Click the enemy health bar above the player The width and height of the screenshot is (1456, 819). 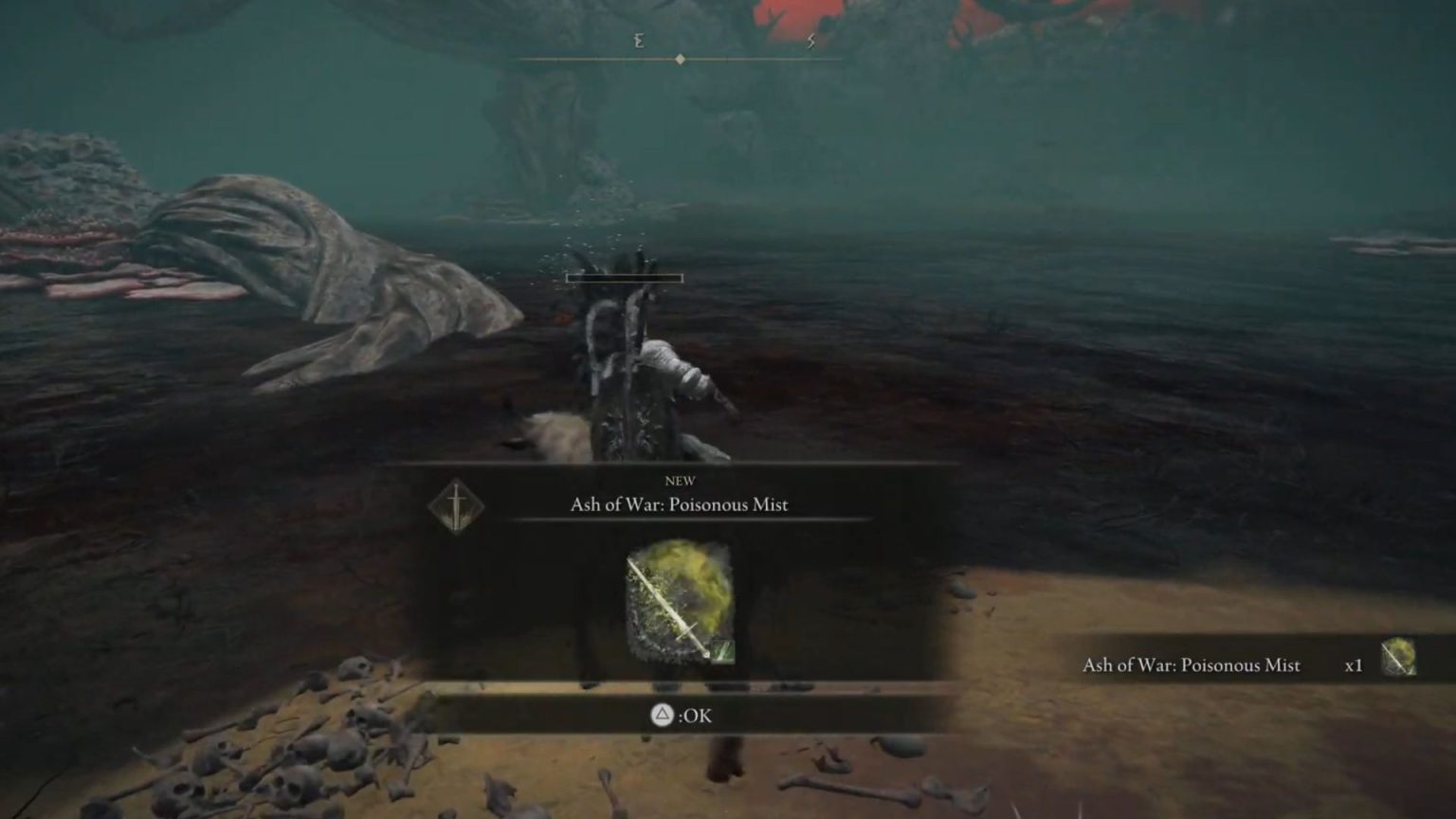click(x=622, y=278)
